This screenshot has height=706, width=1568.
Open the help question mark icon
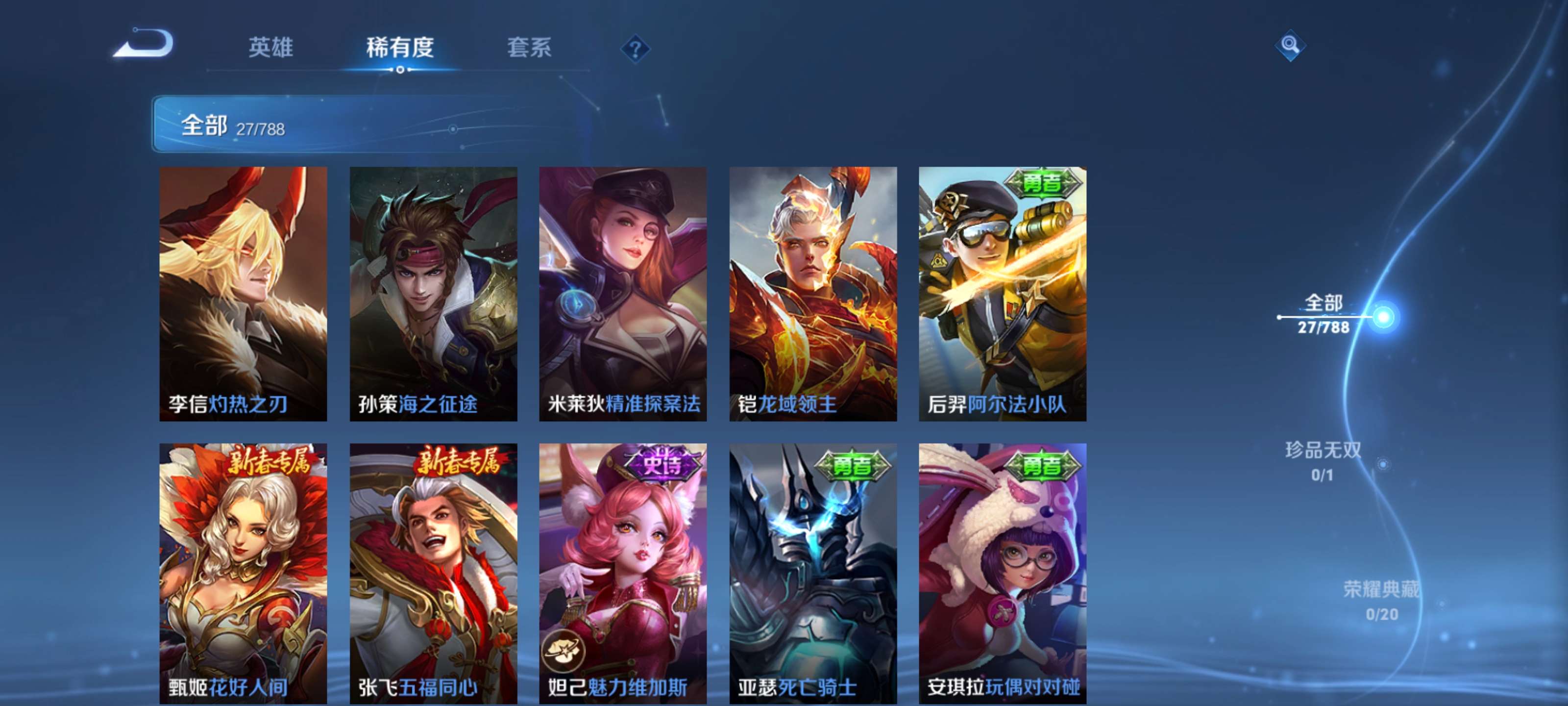pos(635,49)
